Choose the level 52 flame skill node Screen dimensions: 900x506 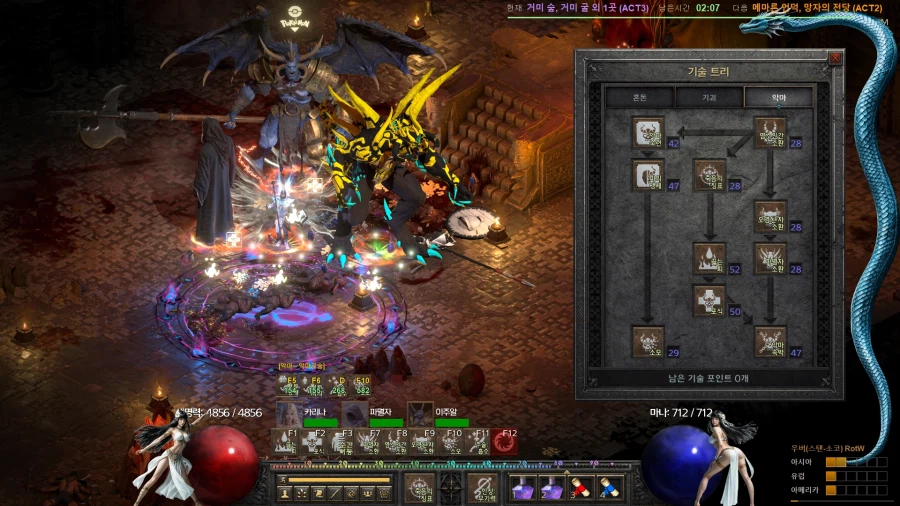tap(709, 257)
